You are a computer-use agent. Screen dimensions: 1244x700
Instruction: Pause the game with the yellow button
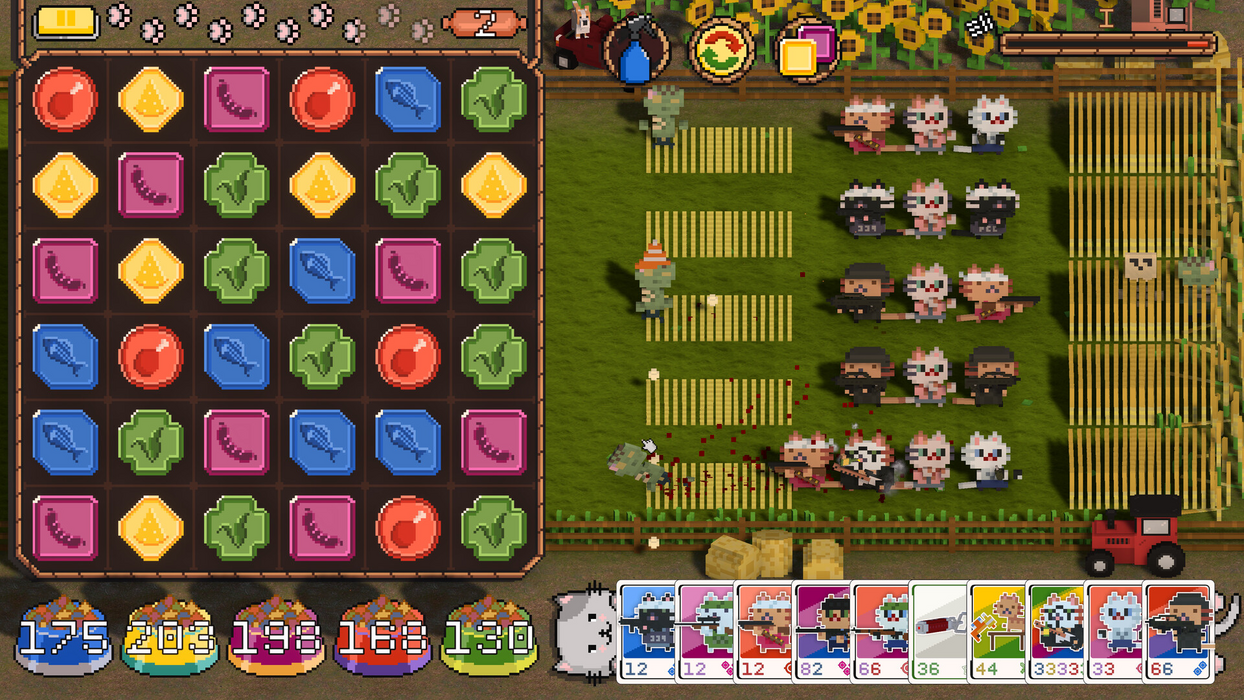pyautogui.click(x=65, y=22)
